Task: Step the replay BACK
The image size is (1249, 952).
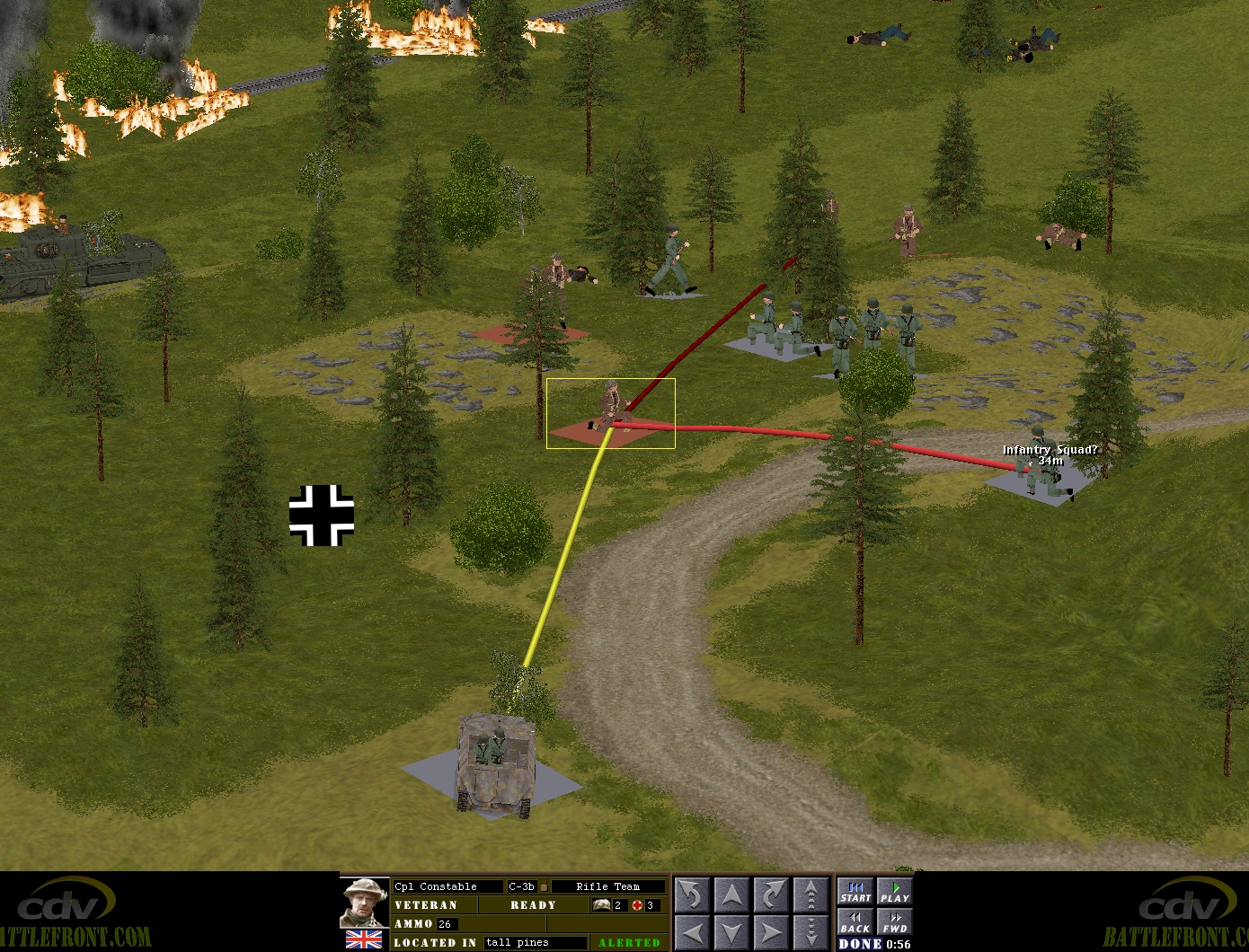Action: coord(855,922)
